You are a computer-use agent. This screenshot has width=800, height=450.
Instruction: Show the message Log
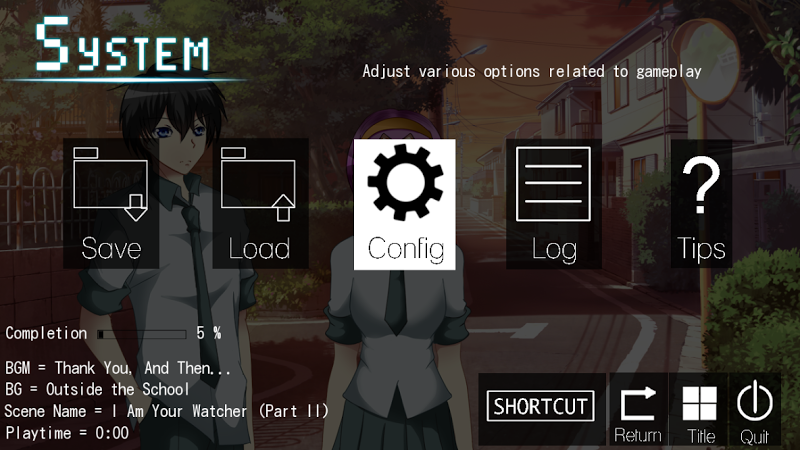click(x=554, y=204)
